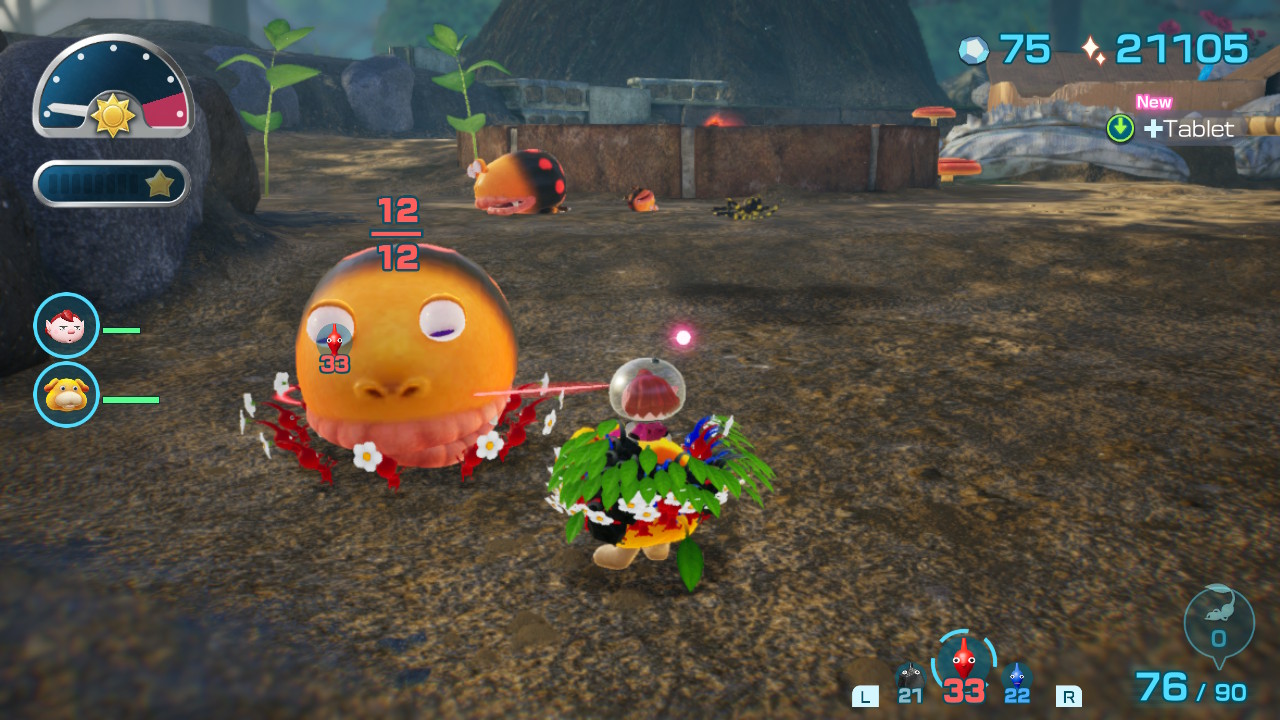Choose the Blue Pikmin squad icon

1017,679
